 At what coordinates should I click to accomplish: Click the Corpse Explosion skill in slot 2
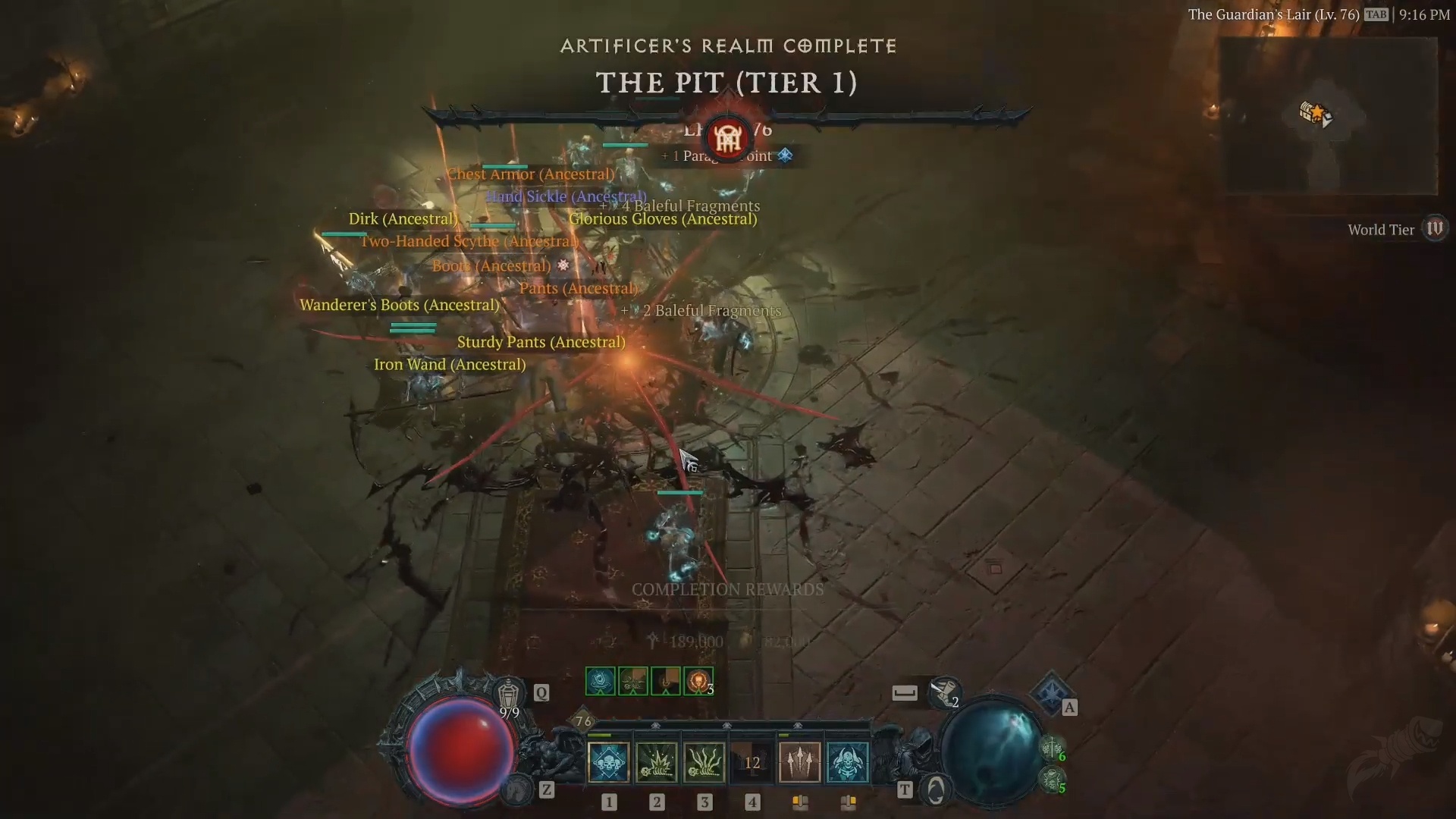[657, 763]
